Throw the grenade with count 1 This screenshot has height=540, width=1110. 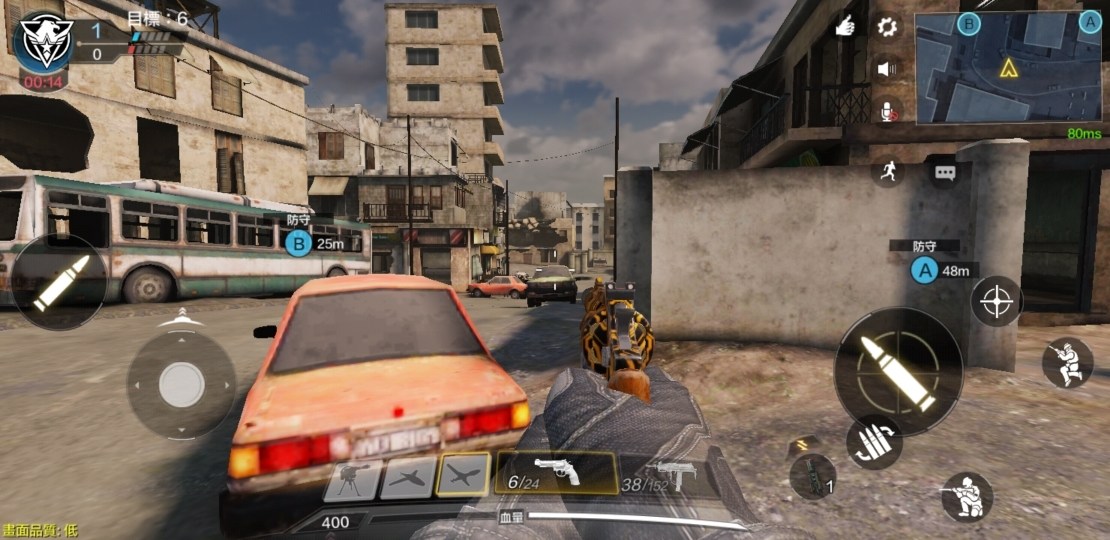click(812, 474)
